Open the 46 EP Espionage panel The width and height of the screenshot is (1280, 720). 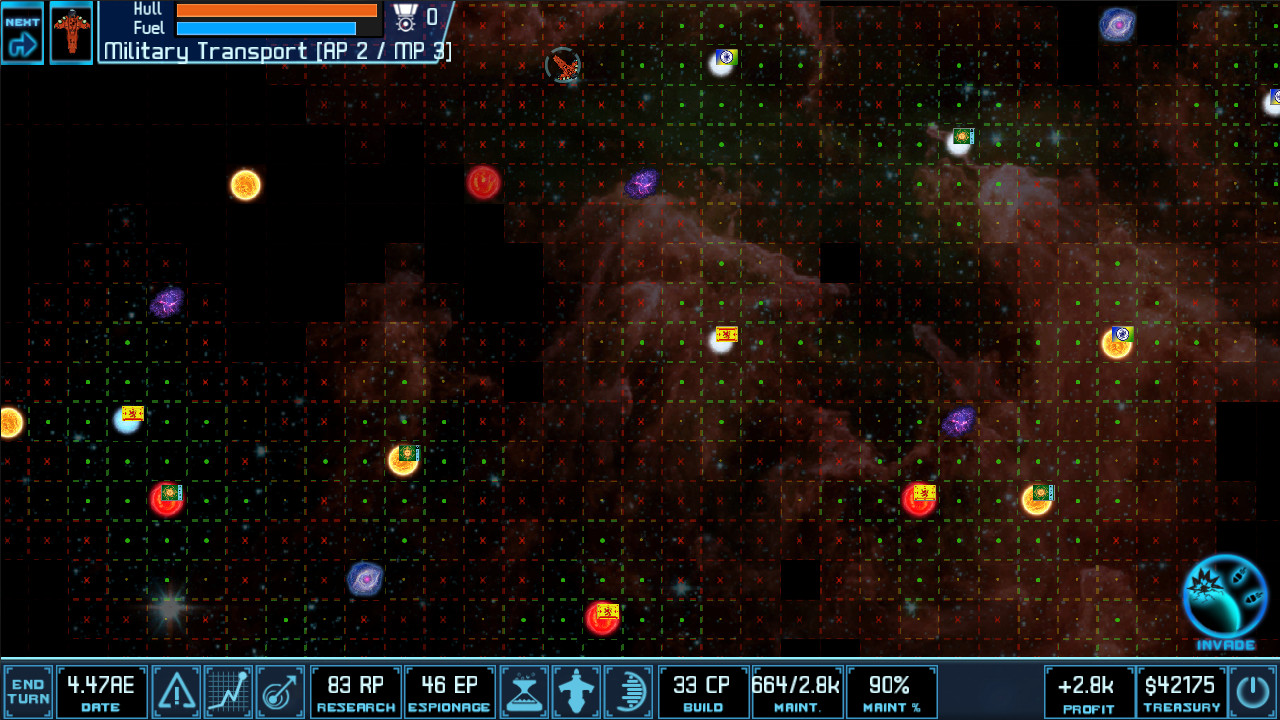click(x=450, y=691)
